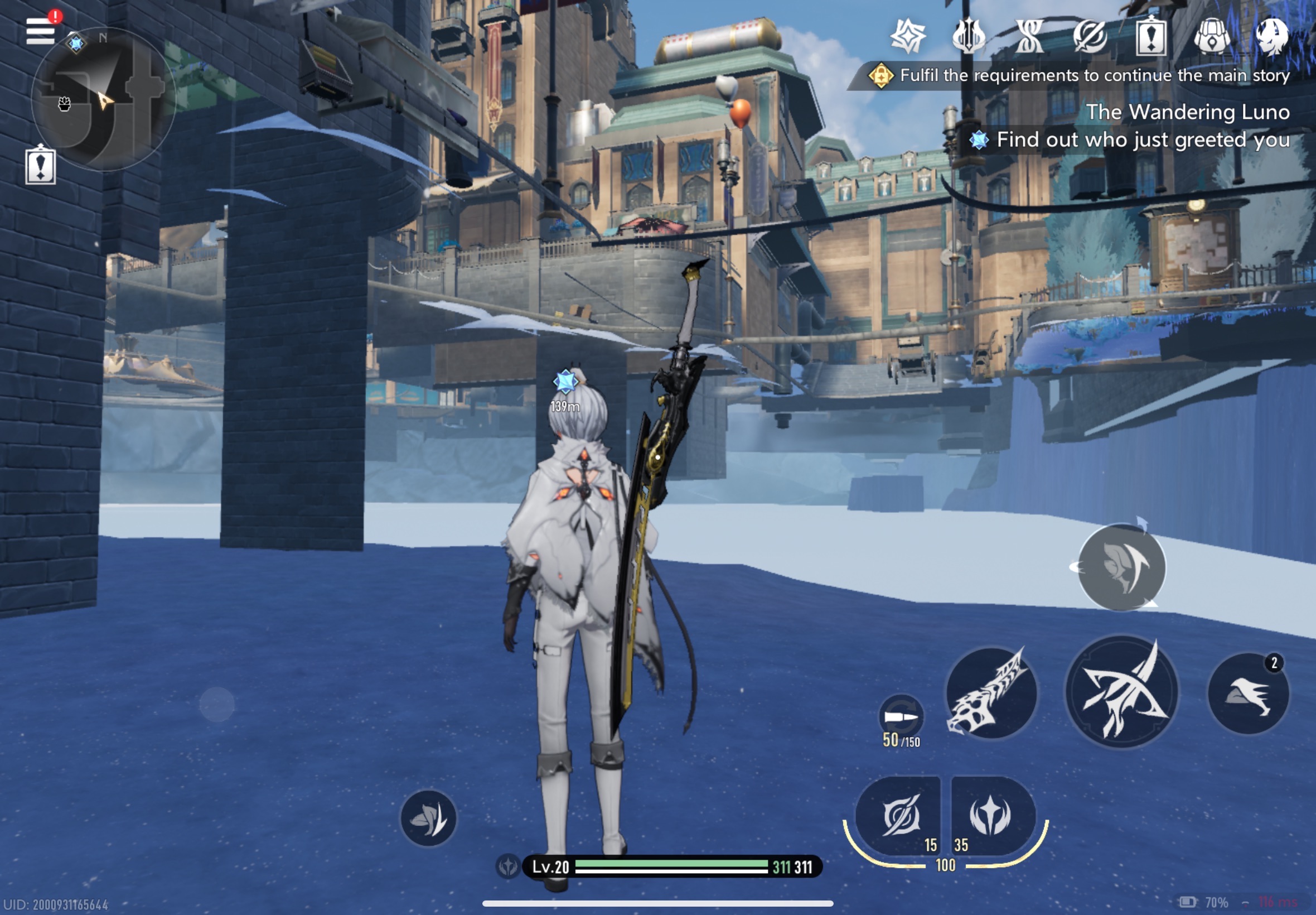1316x915 pixels.
Task: Tap the exclamation notice icon below minimap
Action: 41,166
